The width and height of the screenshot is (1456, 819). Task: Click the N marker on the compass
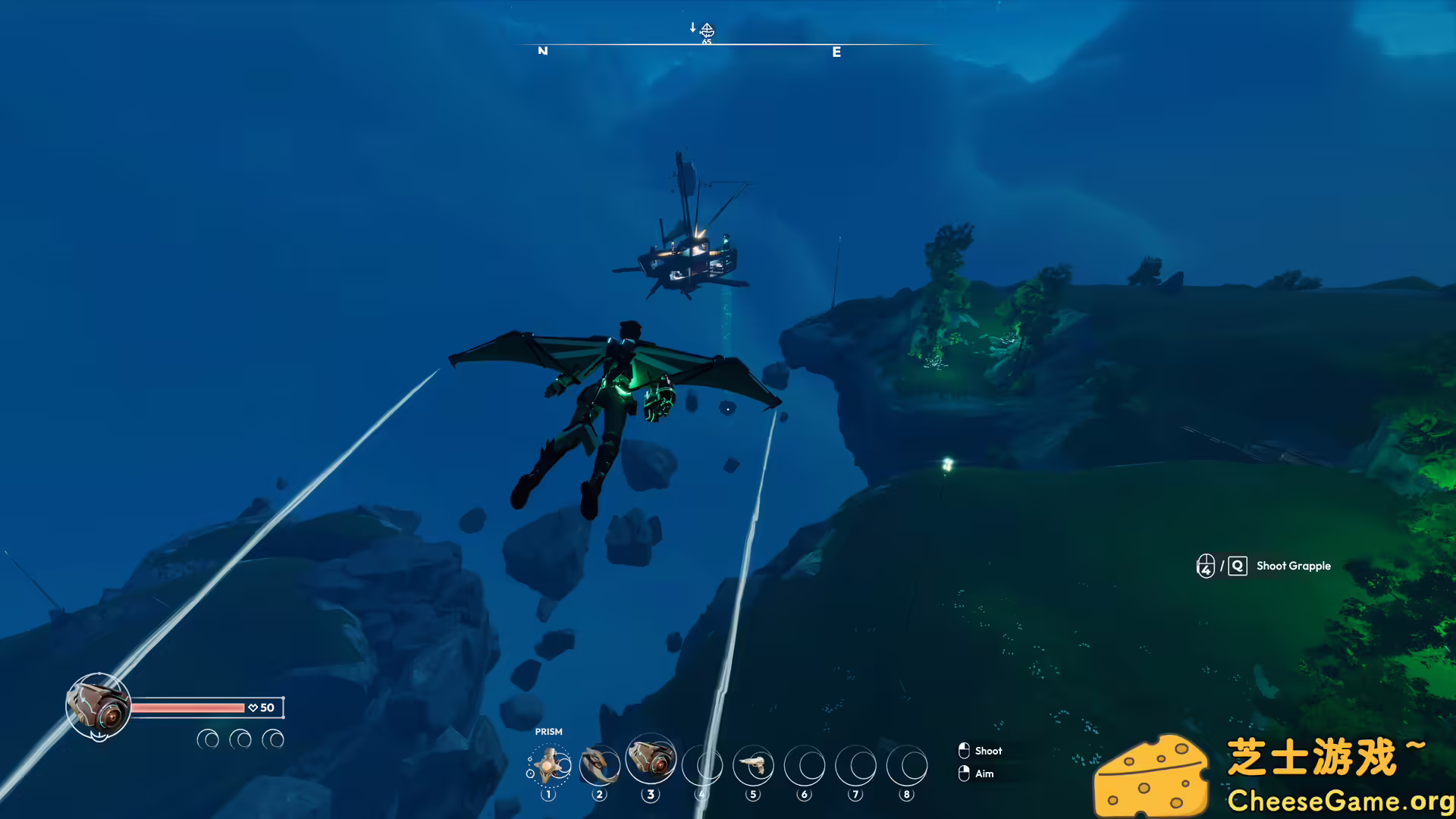tap(542, 52)
